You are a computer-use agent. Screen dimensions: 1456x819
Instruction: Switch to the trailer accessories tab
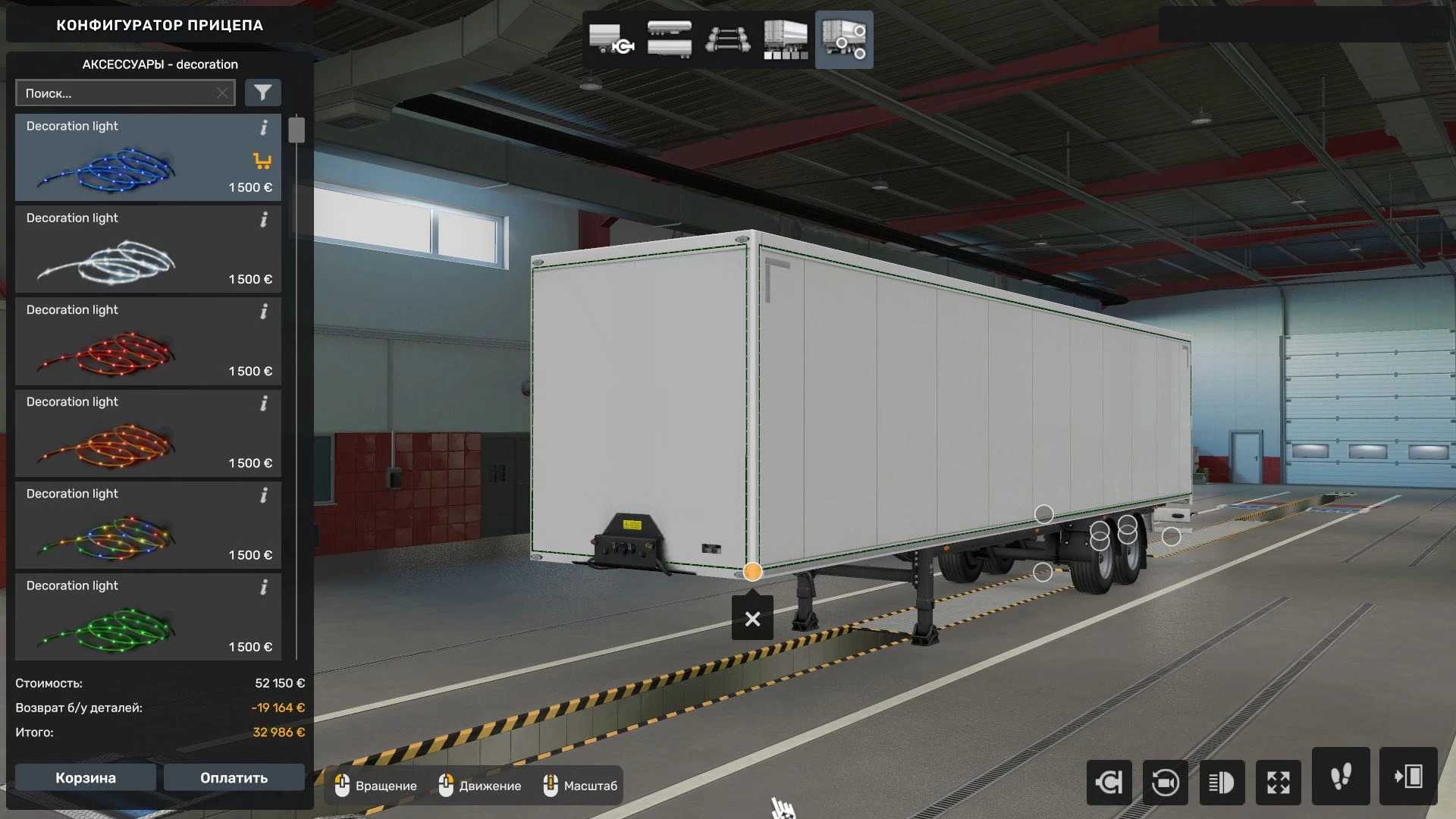click(x=844, y=39)
